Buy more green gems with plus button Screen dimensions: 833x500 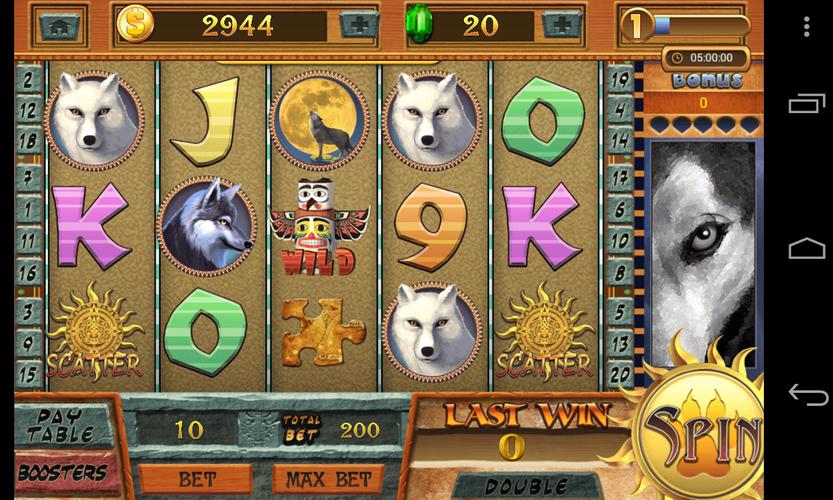click(x=562, y=25)
